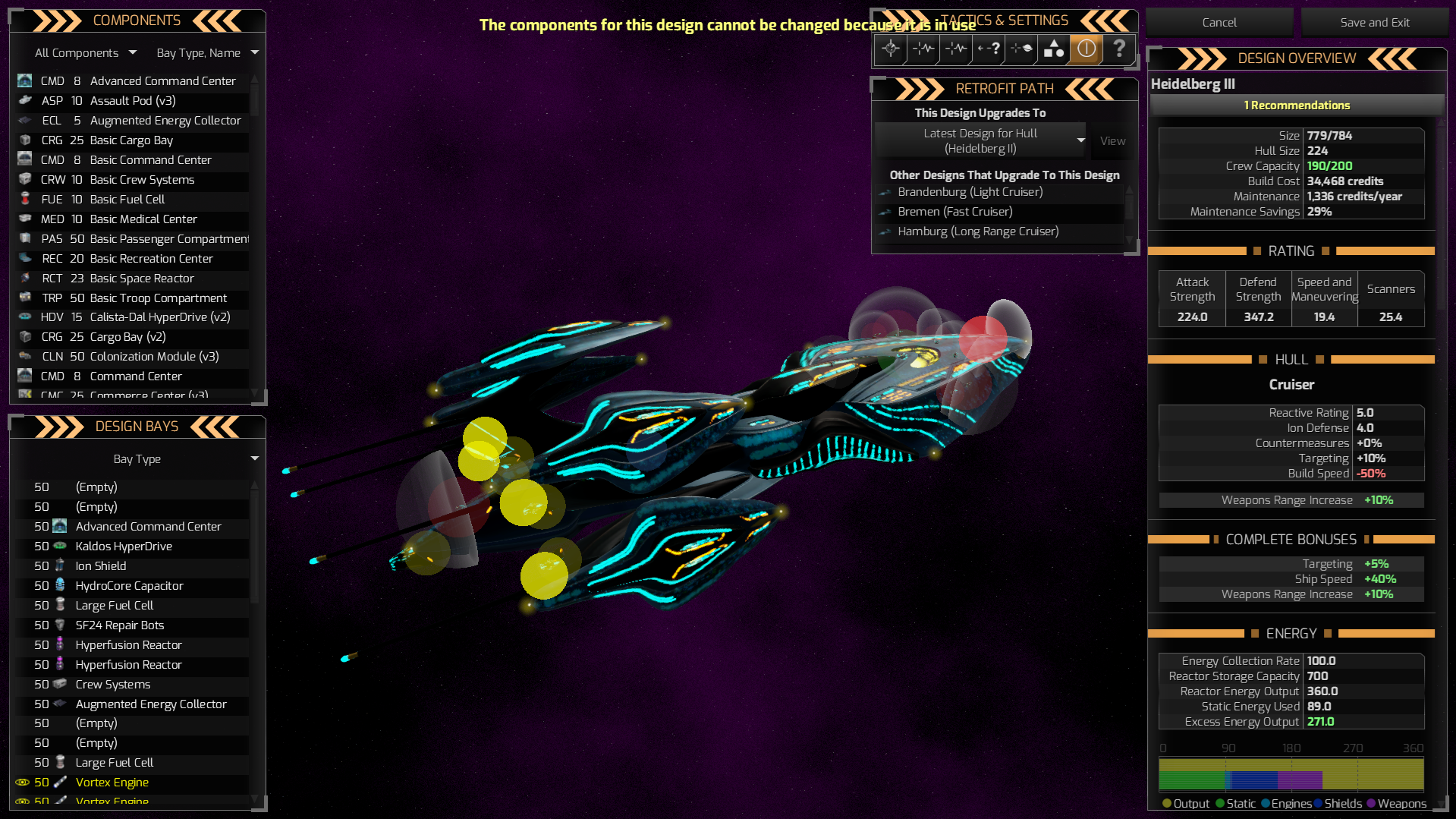Click the retreat arrow question mark icon
The height and width of the screenshot is (819, 1456).
(x=987, y=49)
